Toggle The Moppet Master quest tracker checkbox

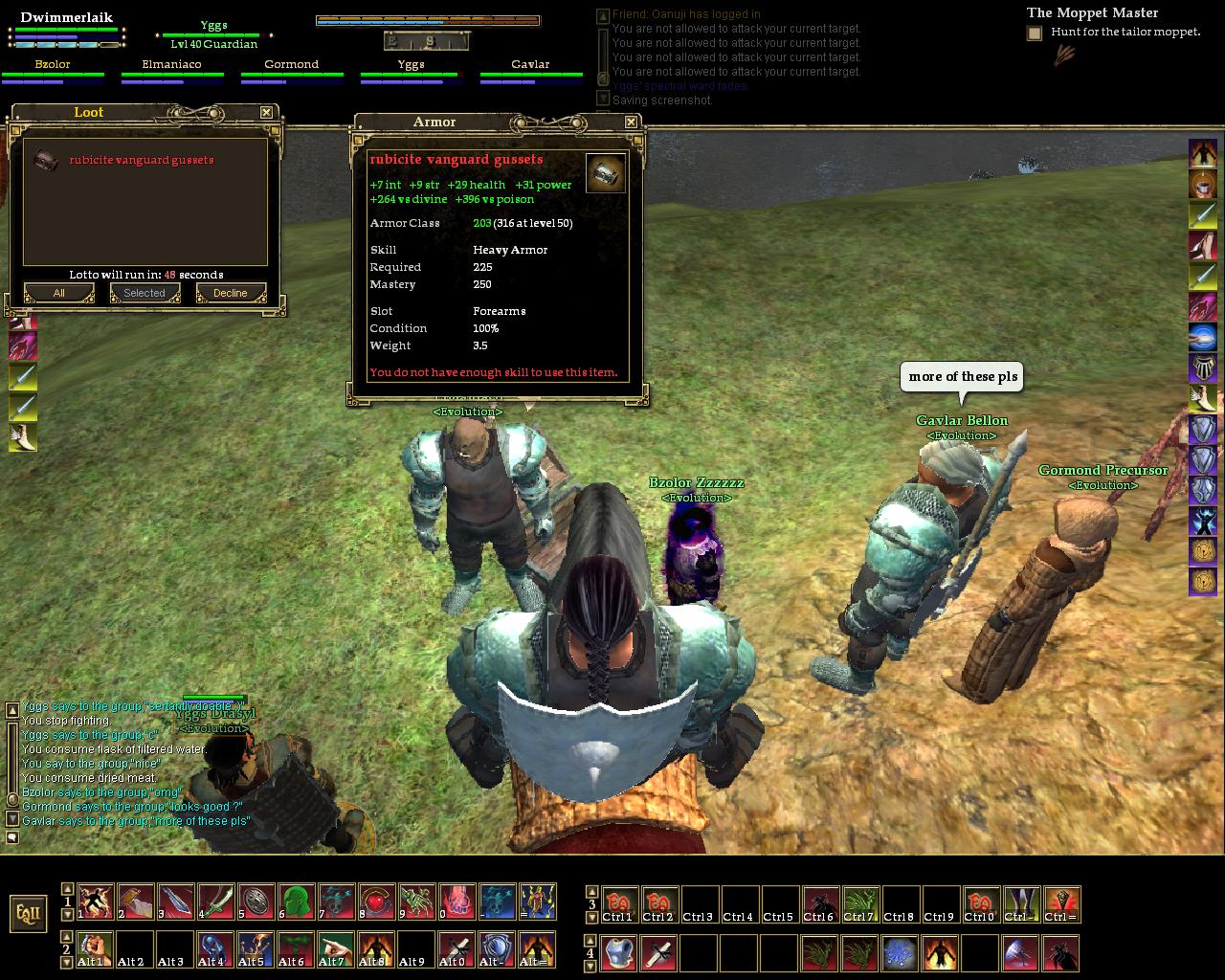[1035, 33]
